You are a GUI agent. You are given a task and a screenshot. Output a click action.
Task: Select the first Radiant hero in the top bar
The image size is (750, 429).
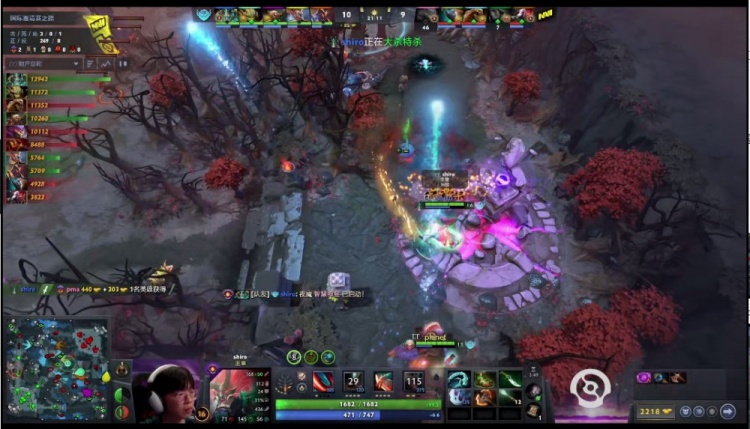click(226, 15)
